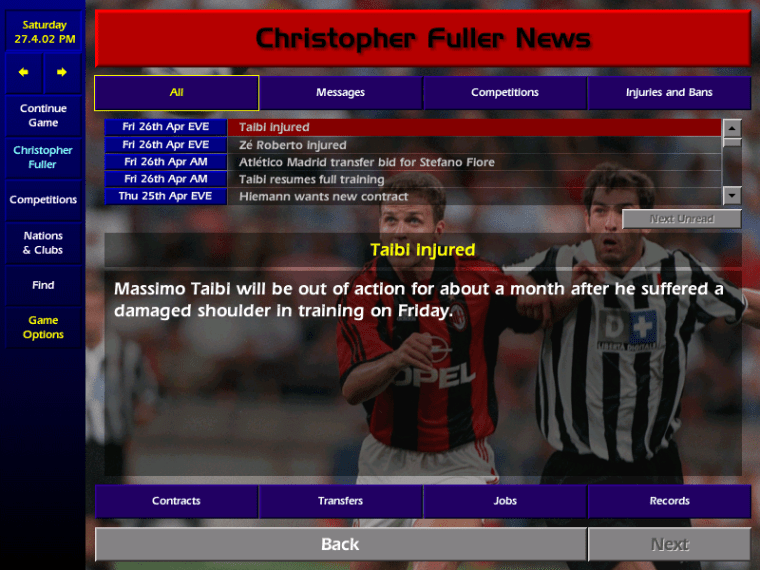Browse Nations & Clubs
Screen dimensions: 760x570
tap(43, 243)
